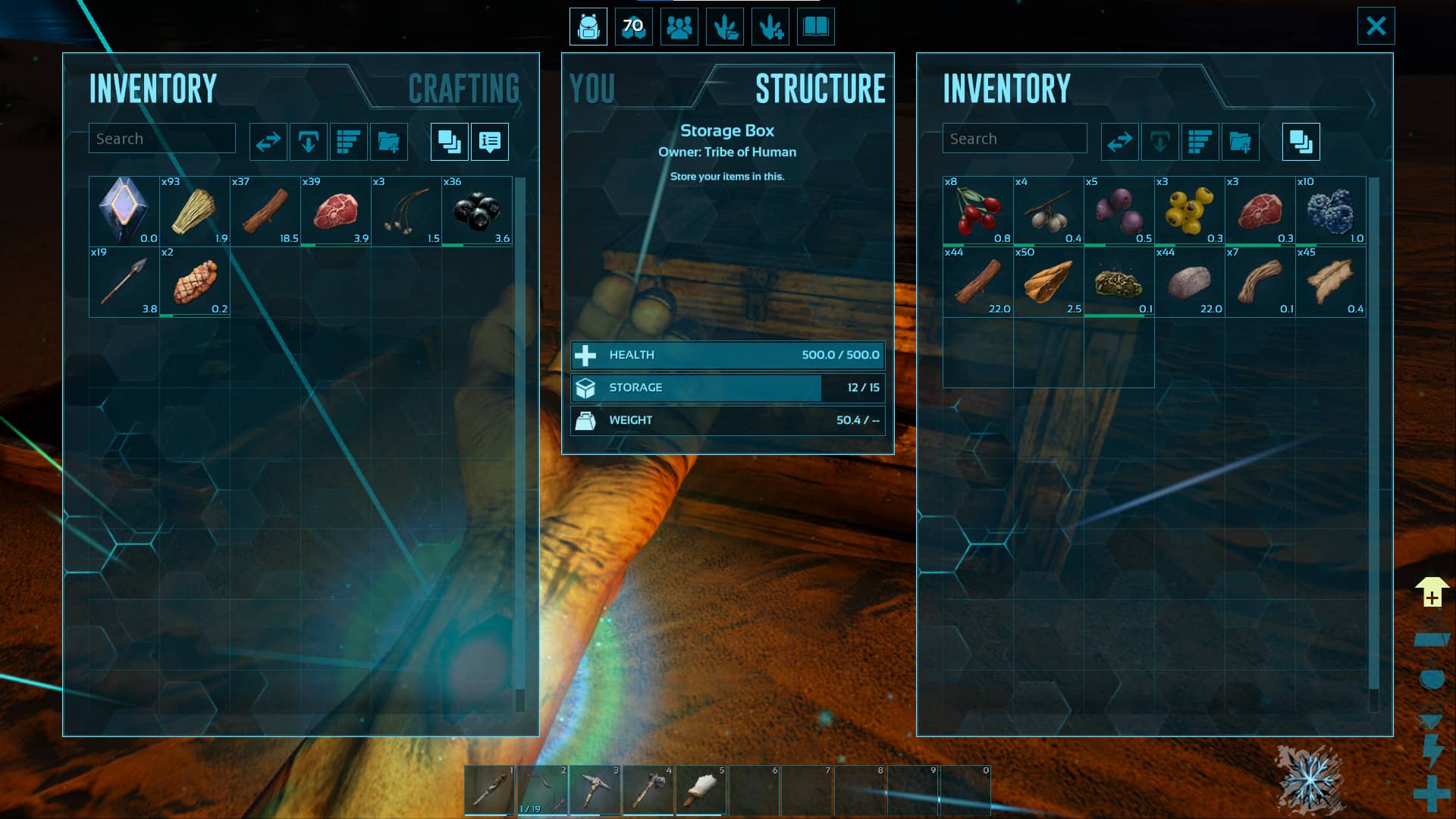Take the x8 red berries from storage
Screen dimensions: 1456x819
click(978, 212)
